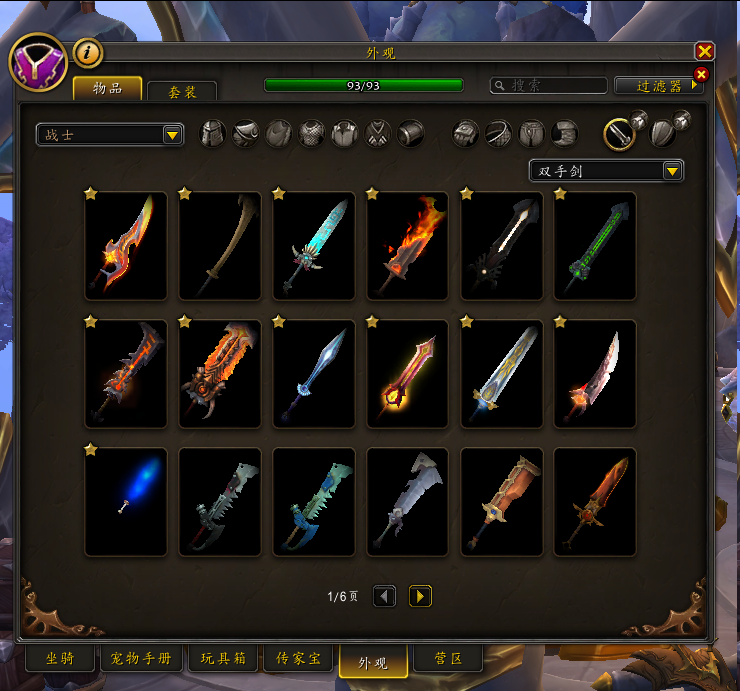Viewport: 740px width, 691px height.
Task: Select the glowing blue sword appearance
Action: 126,502
